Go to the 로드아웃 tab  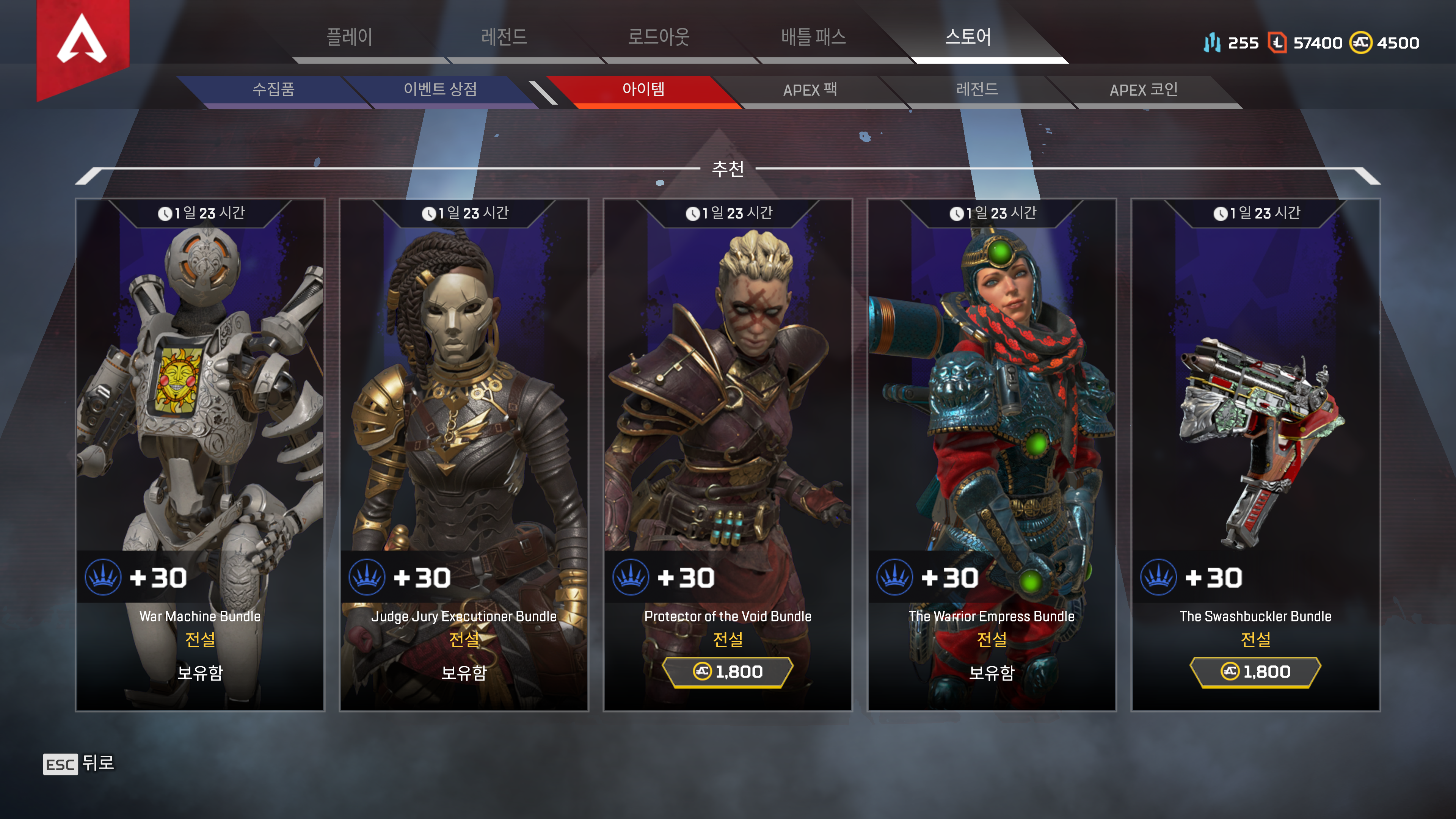coord(659,37)
